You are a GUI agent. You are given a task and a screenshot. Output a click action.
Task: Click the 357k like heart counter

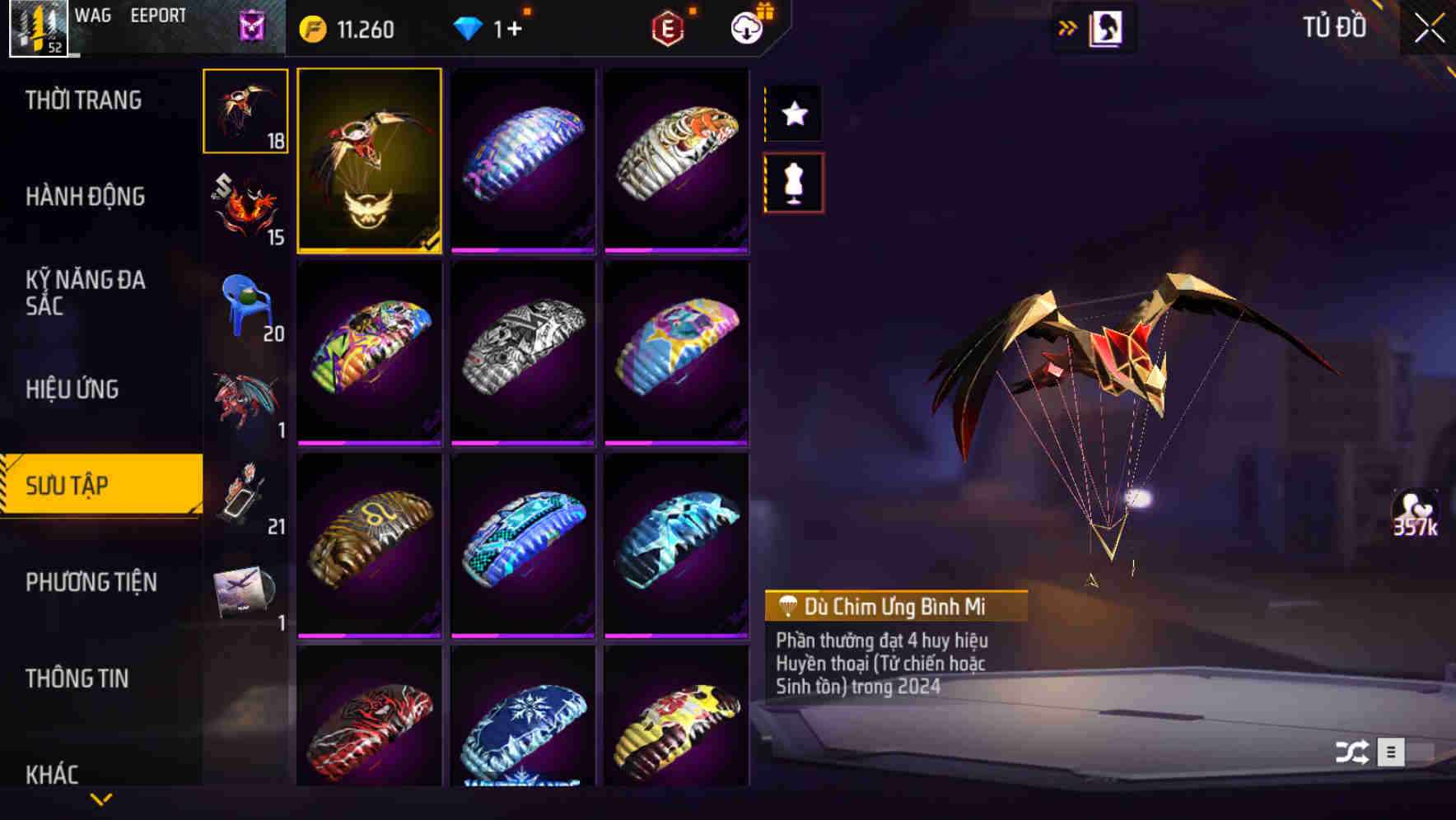[x=1419, y=515]
